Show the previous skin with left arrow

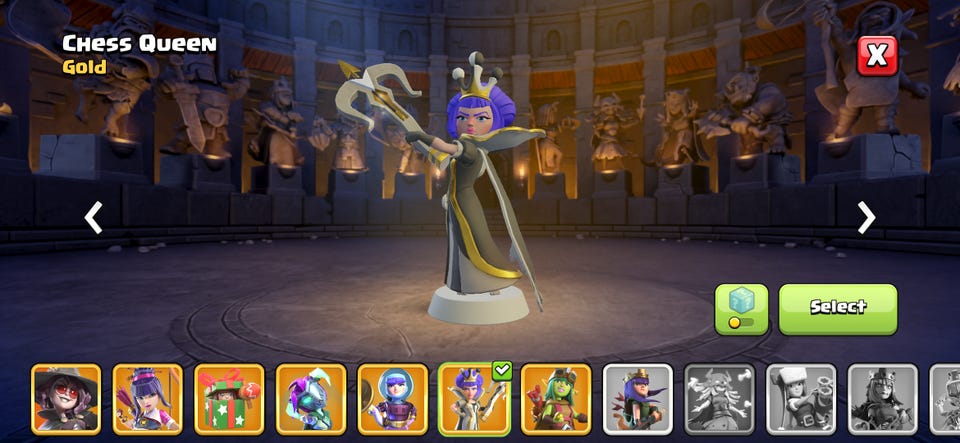click(93, 217)
